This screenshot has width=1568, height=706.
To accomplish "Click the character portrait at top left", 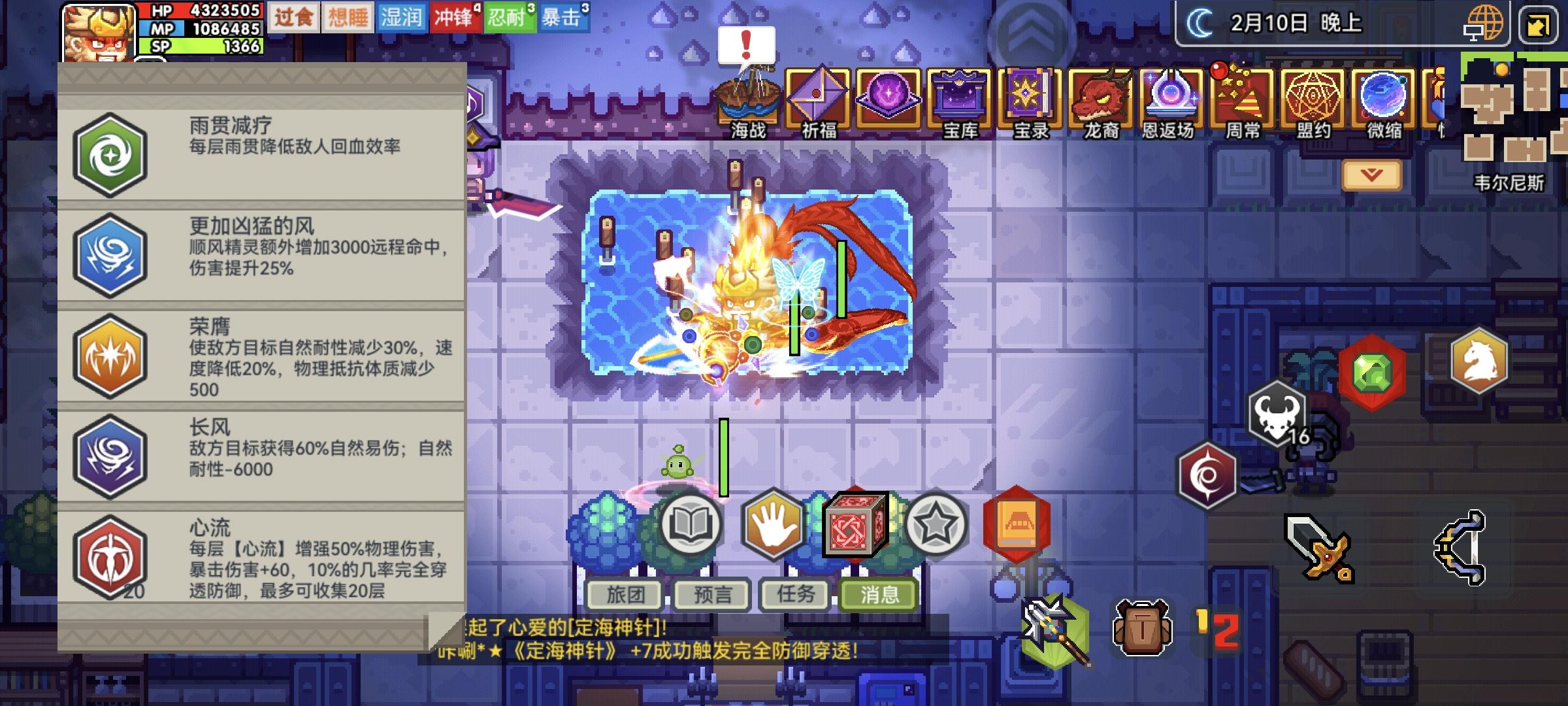I will click(98, 34).
